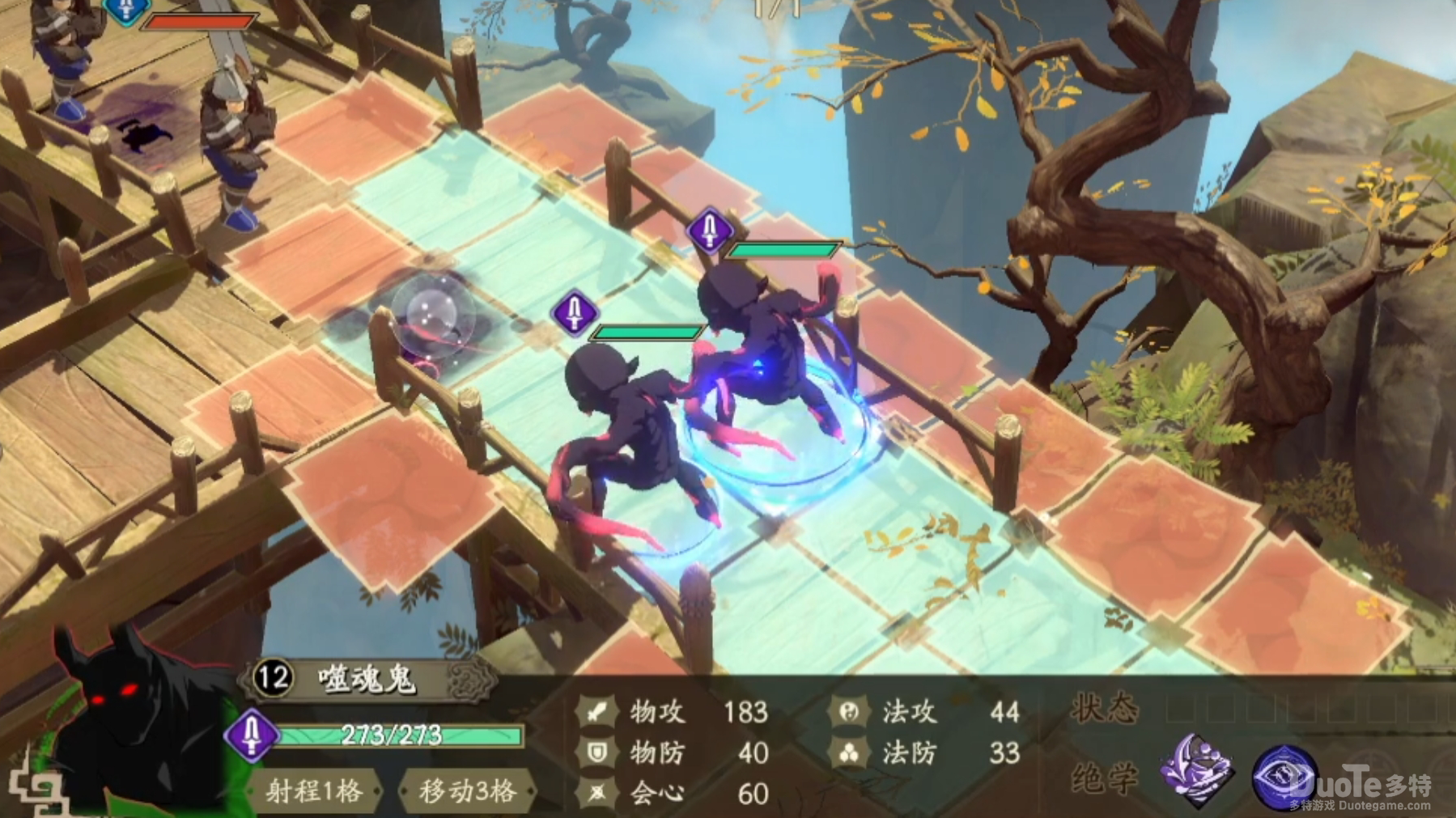Select the purple diamond claw skill icon
The image size is (1456, 818).
pyautogui.click(x=1197, y=770)
